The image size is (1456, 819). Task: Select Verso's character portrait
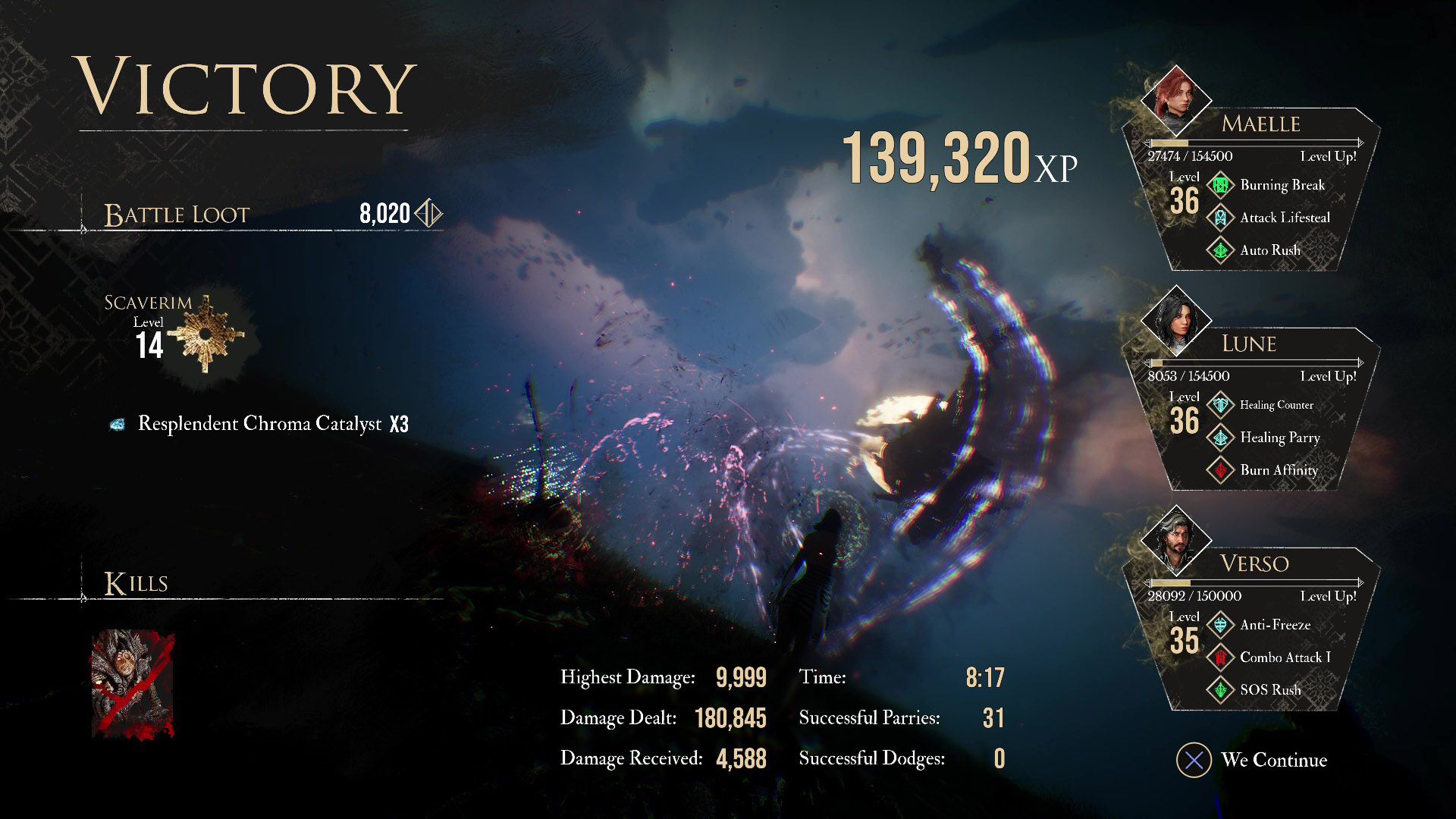point(1175,540)
